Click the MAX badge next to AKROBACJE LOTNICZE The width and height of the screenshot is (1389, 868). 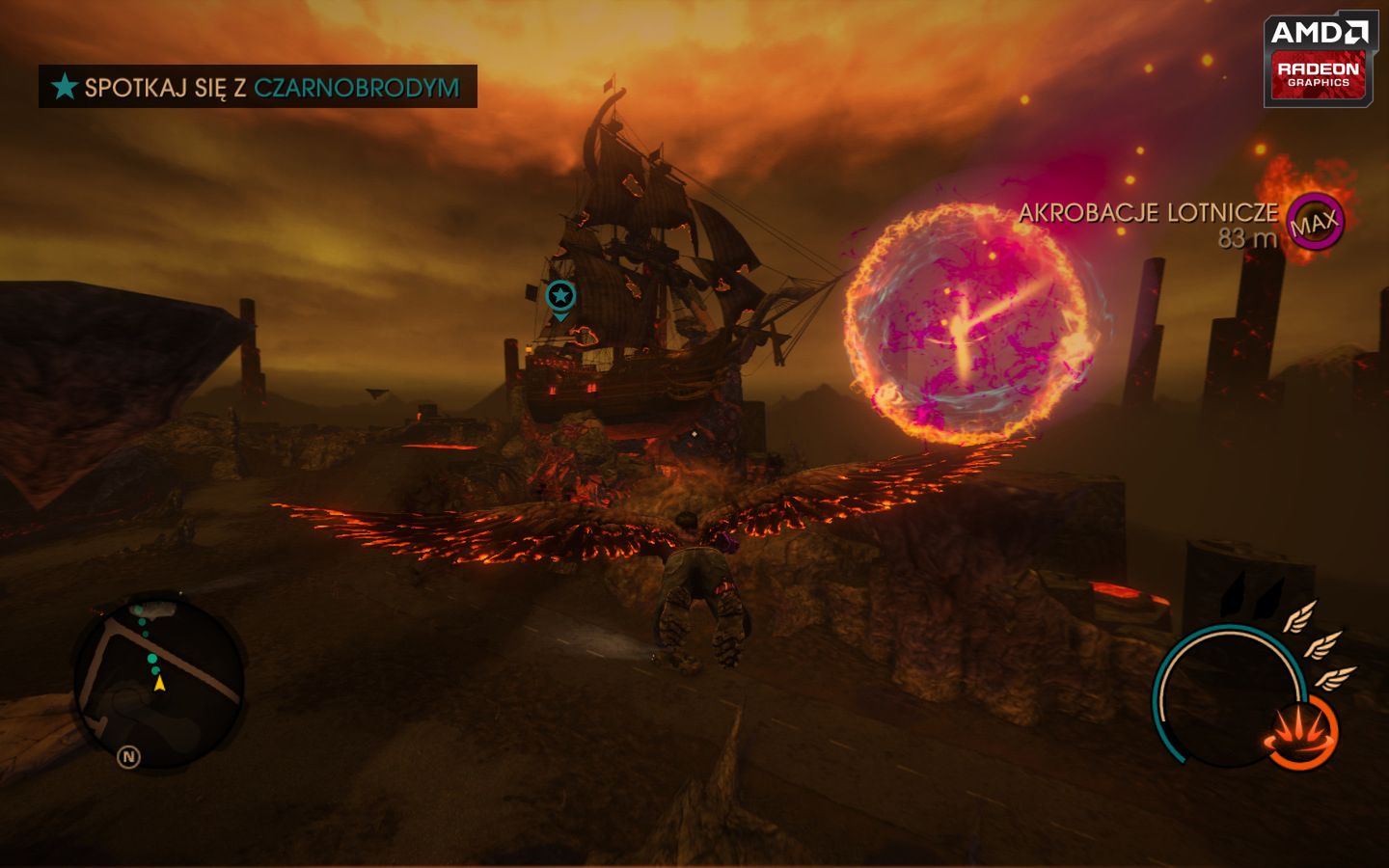tap(1315, 224)
